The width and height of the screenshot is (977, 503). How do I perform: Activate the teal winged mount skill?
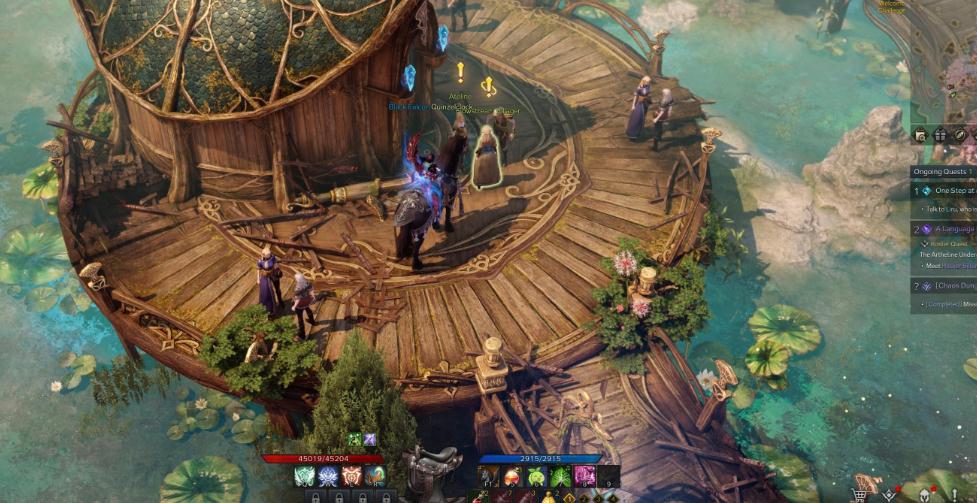click(304, 476)
